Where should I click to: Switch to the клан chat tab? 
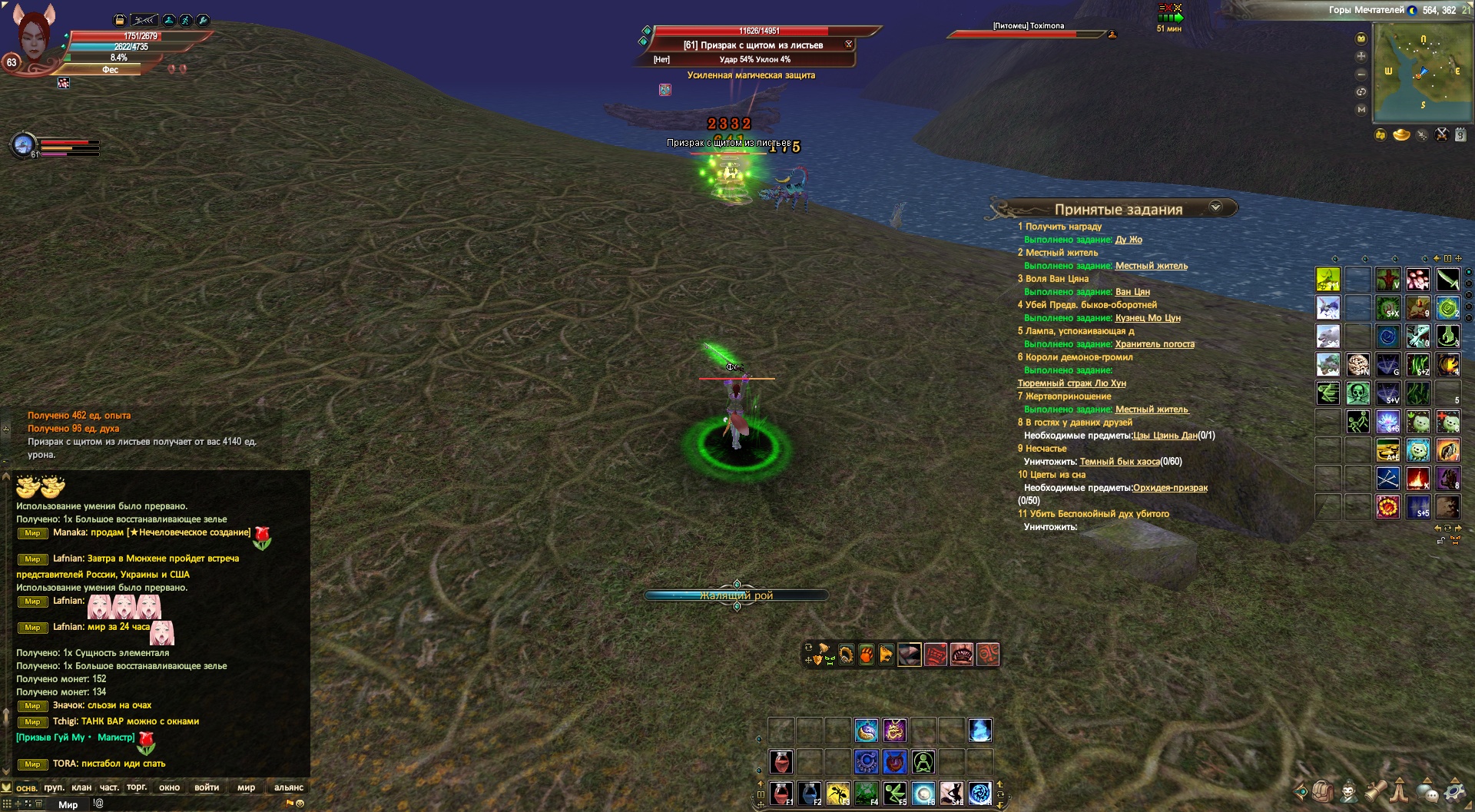tap(81, 787)
